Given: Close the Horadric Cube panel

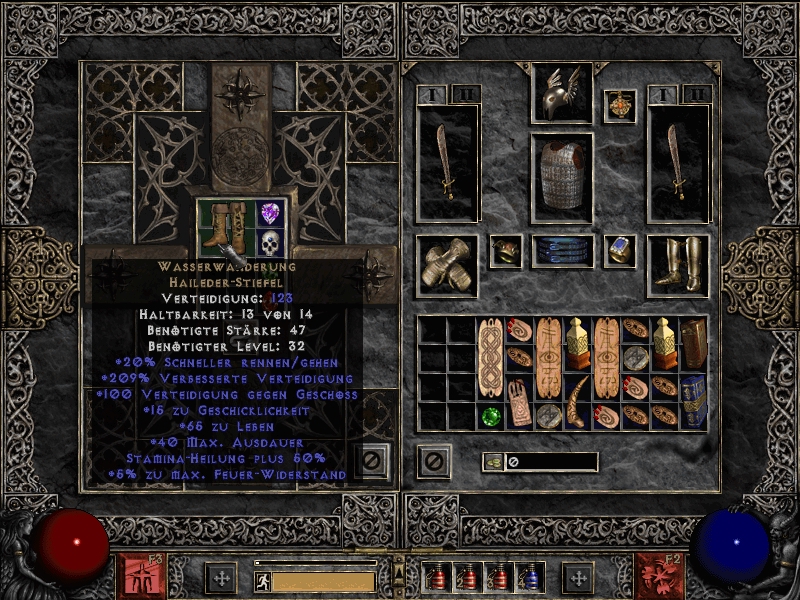Looking at the screenshot, I should 371,461.
